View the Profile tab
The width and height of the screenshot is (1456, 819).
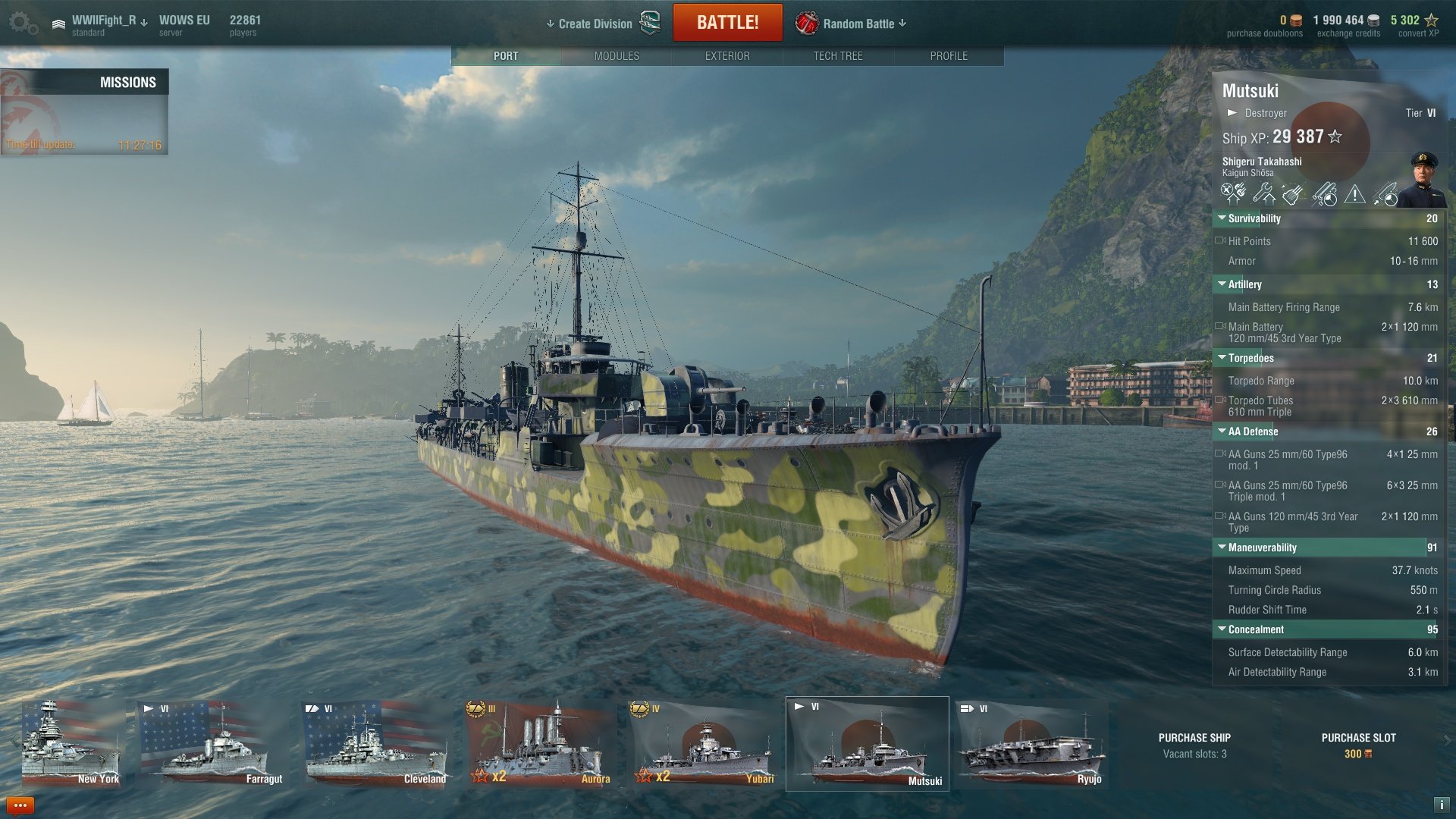click(x=949, y=56)
